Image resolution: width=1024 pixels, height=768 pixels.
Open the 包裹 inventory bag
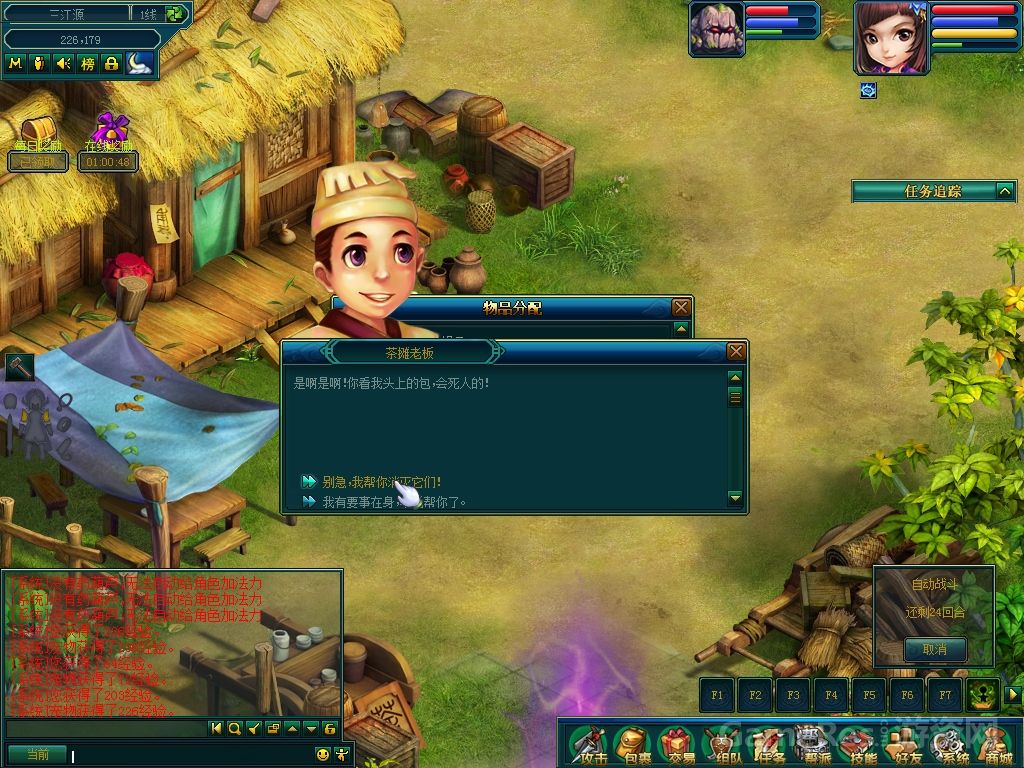[x=635, y=745]
